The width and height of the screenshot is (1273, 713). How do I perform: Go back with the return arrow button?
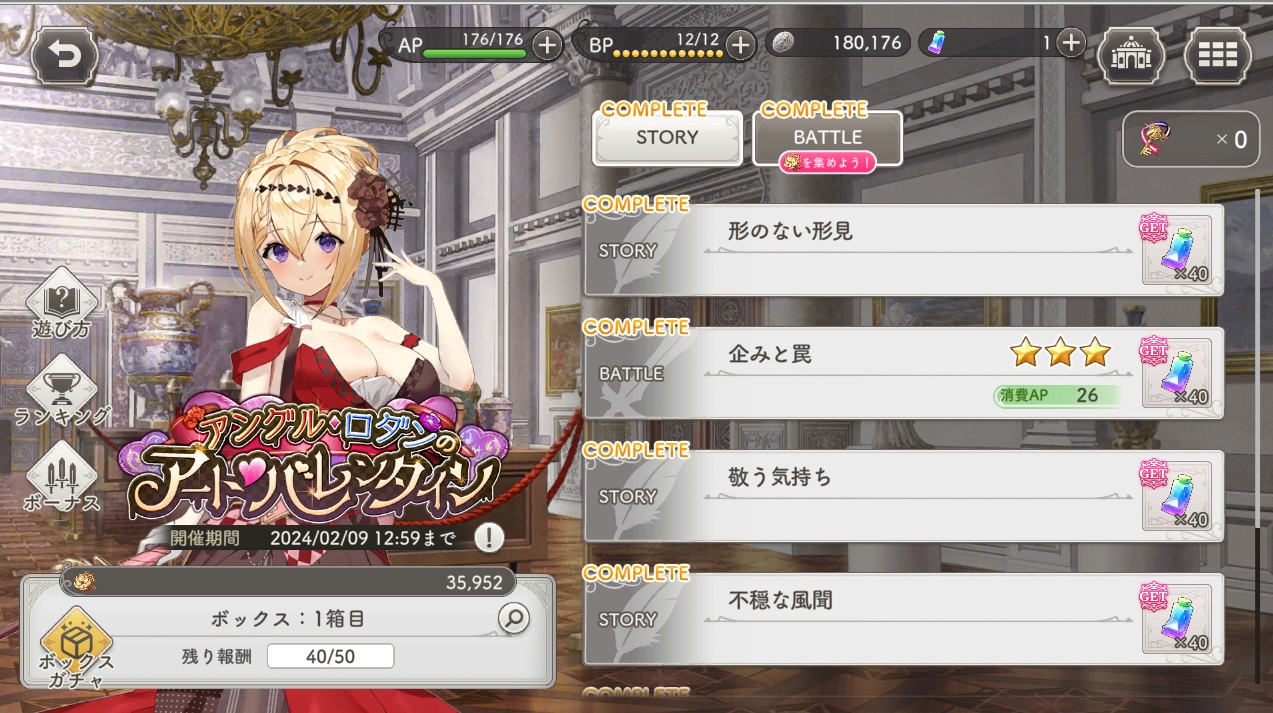pos(65,55)
